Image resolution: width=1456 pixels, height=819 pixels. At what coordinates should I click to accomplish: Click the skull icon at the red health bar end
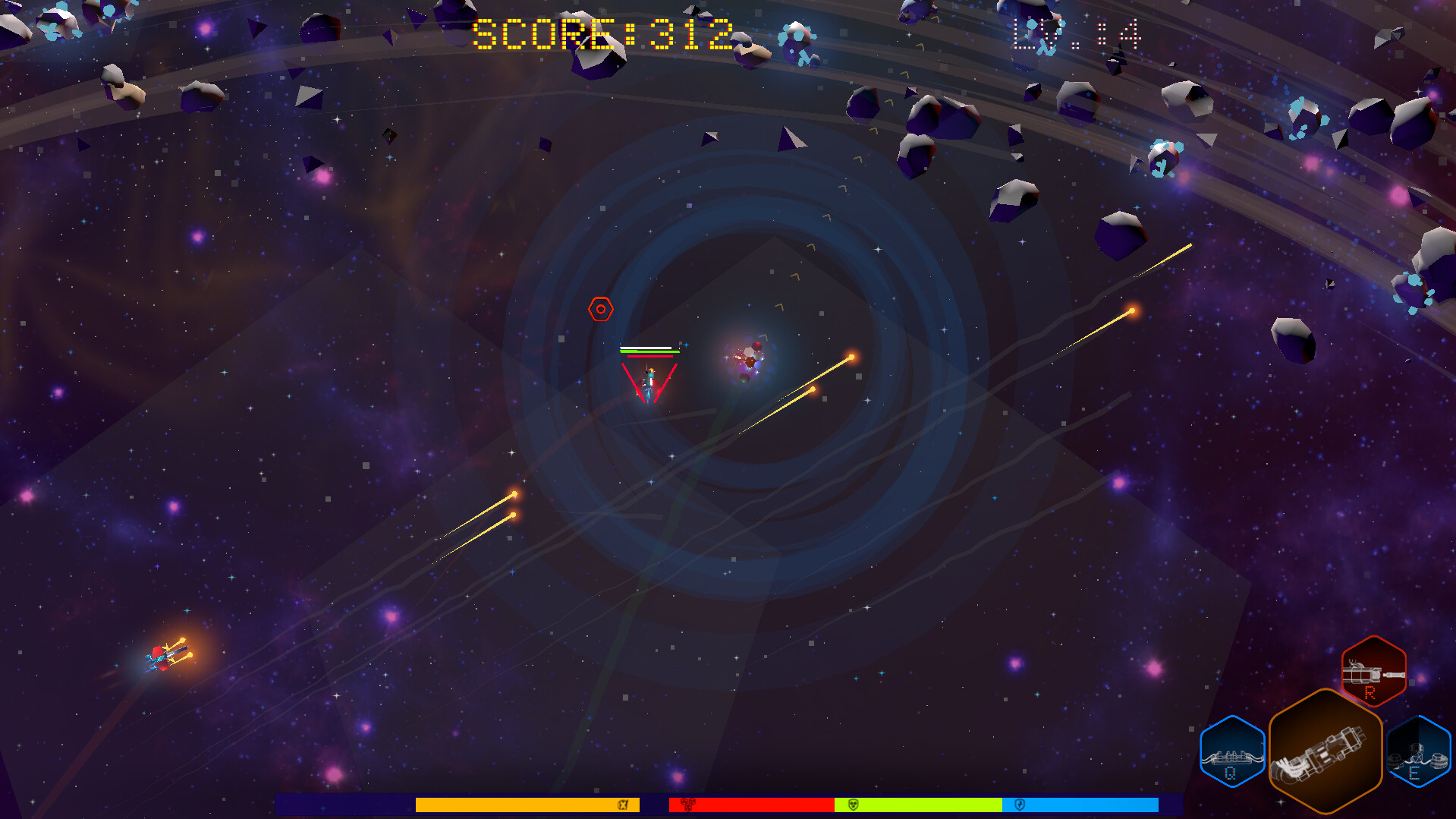click(x=688, y=805)
